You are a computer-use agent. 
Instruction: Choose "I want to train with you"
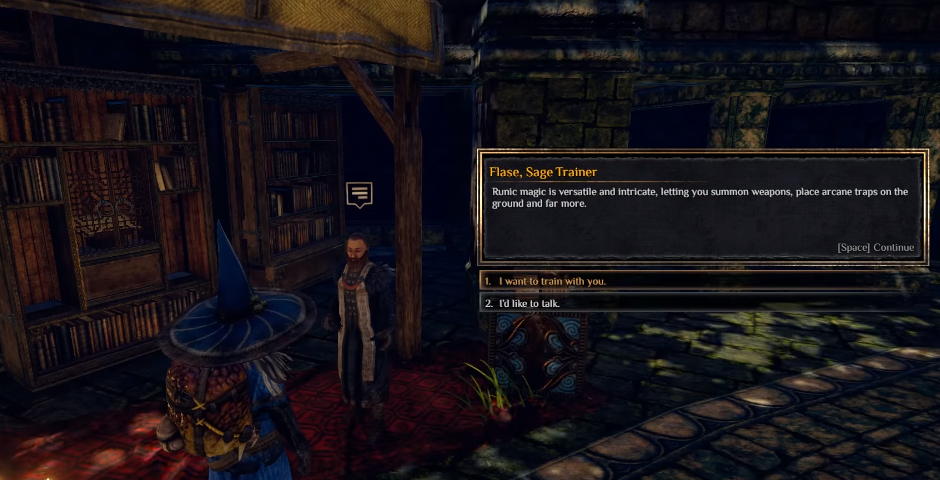[x=553, y=281]
